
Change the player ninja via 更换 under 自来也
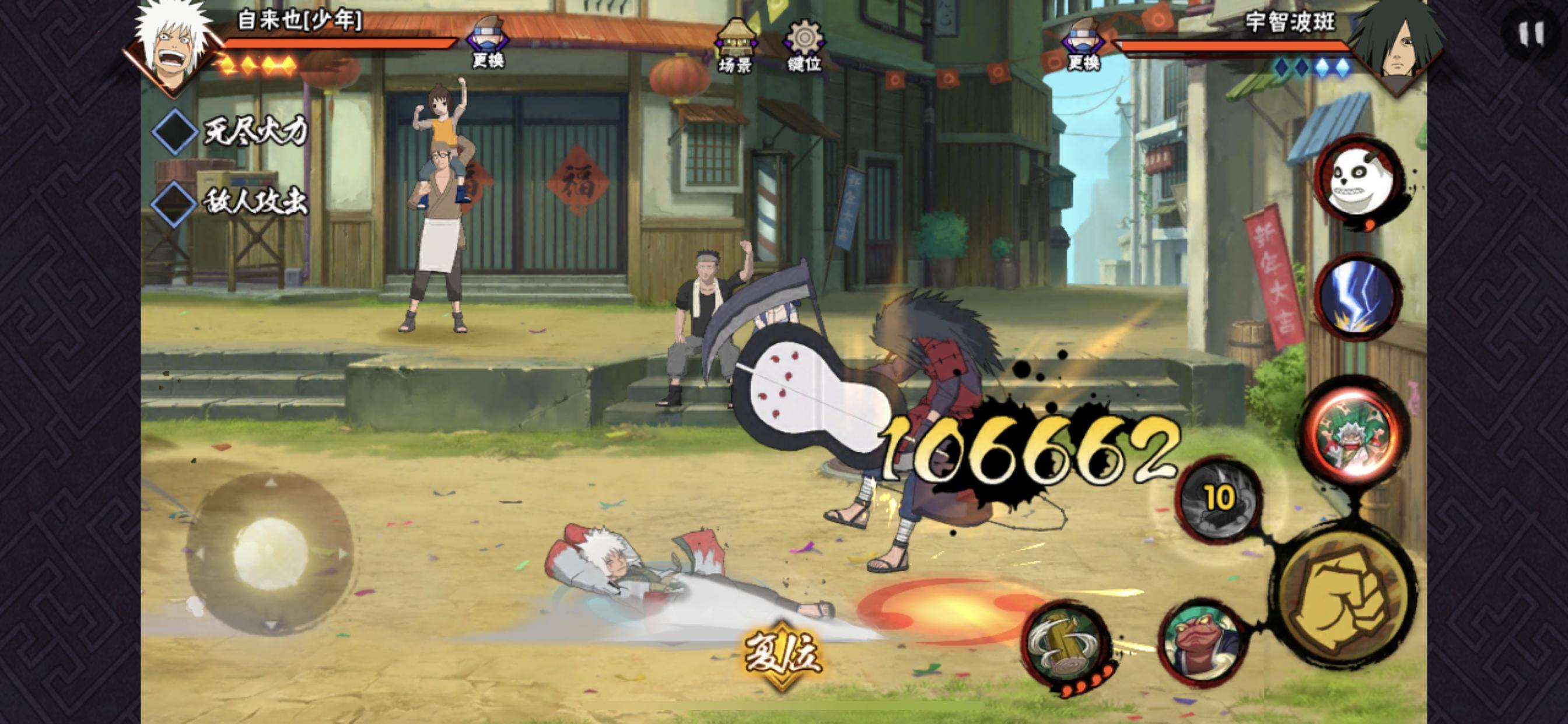488,43
